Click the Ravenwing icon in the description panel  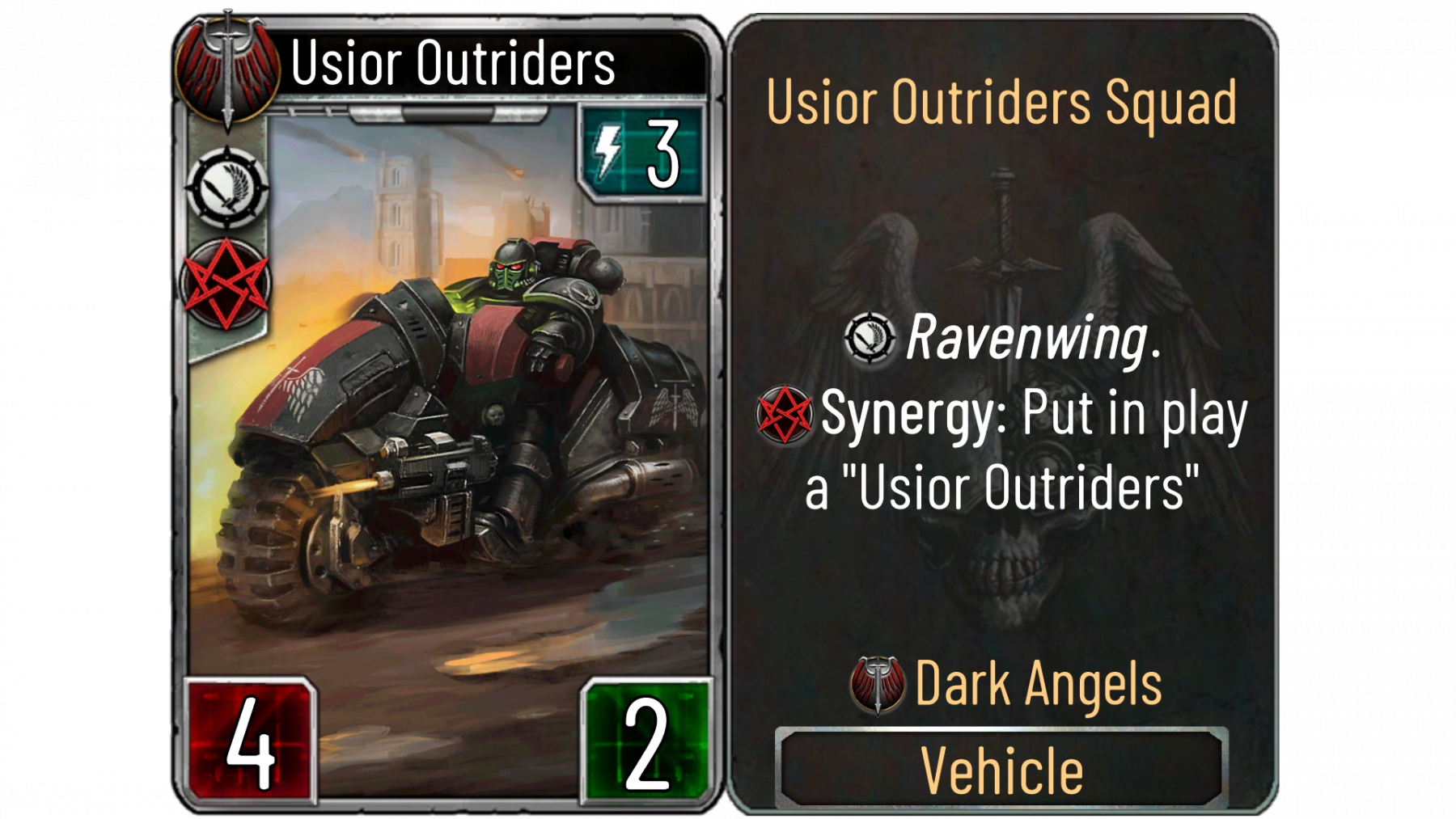click(870, 337)
